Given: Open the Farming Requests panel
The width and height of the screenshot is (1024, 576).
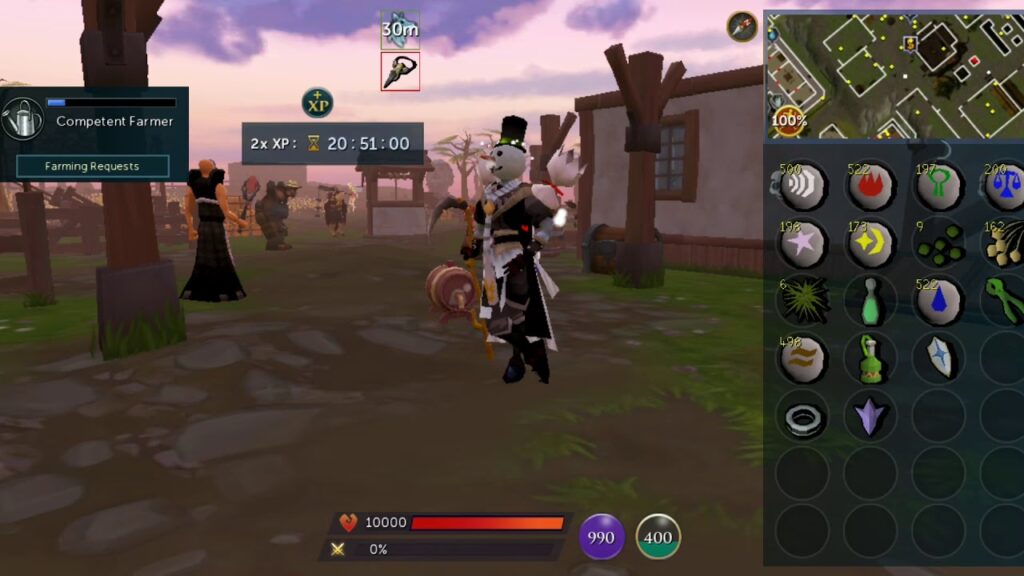Looking at the screenshot, I should (x=92, y=166).
